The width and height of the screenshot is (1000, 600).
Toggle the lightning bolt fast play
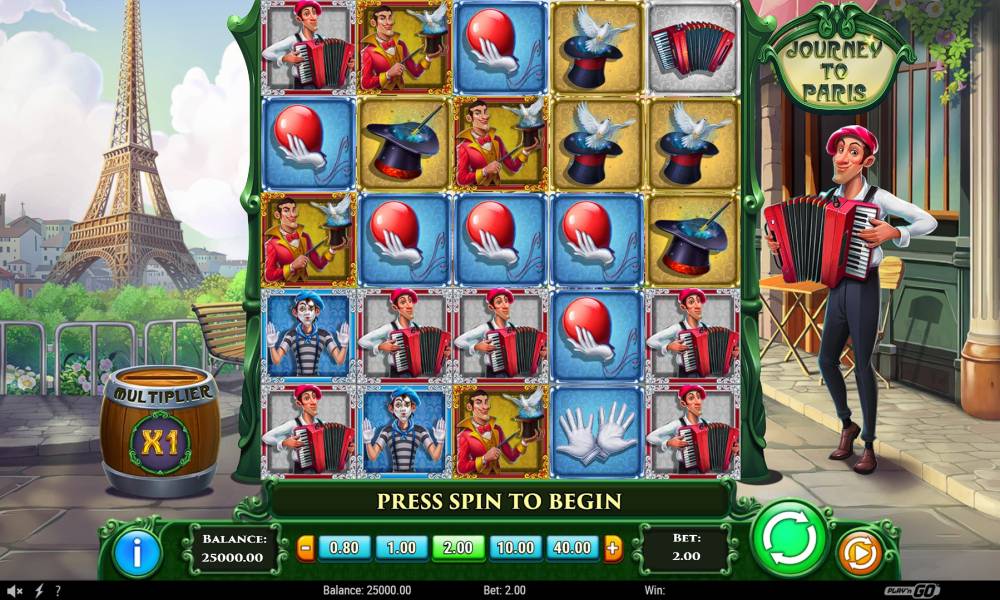tap(39, 591)
